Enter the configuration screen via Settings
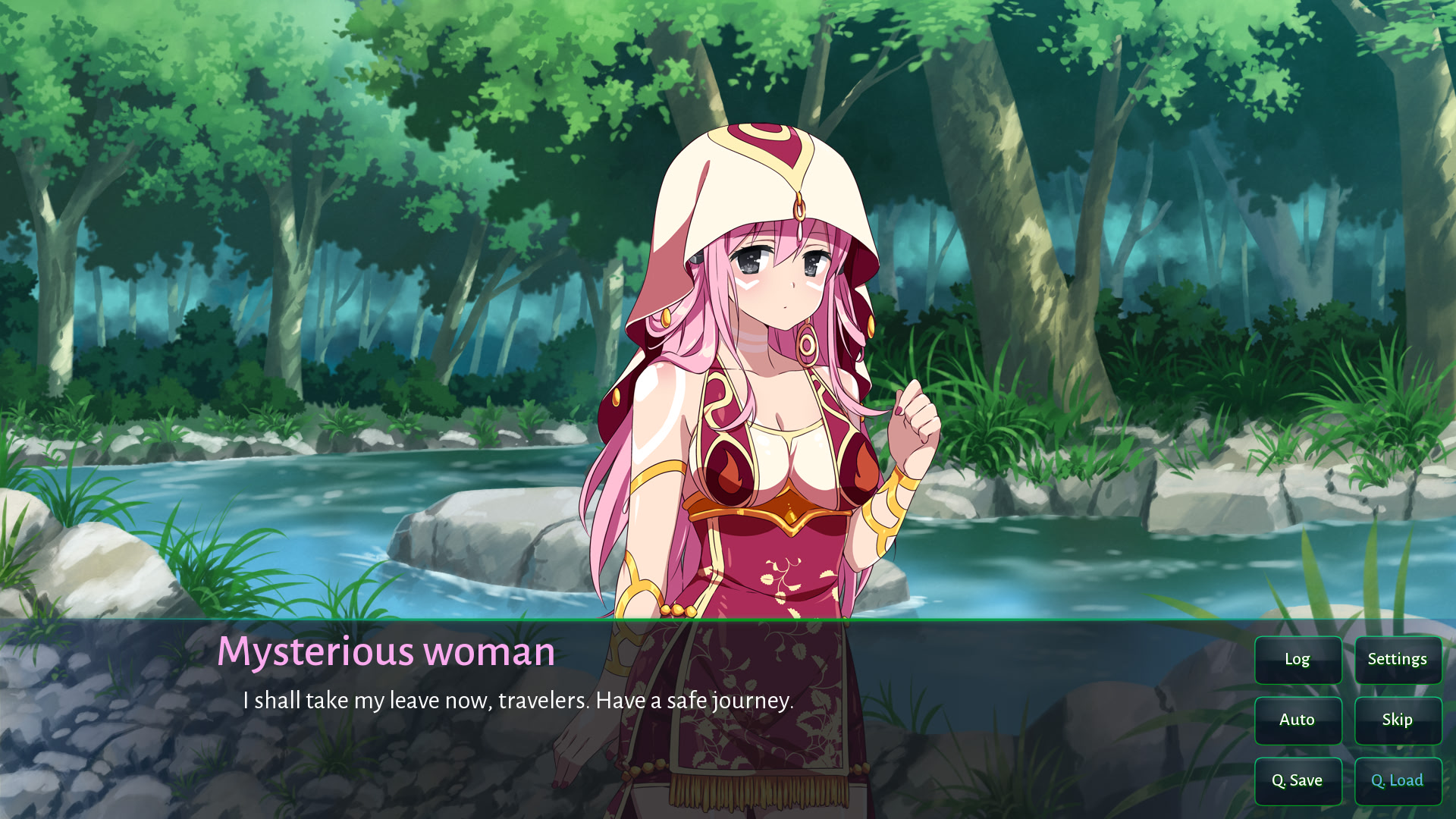 (1398, 660)
